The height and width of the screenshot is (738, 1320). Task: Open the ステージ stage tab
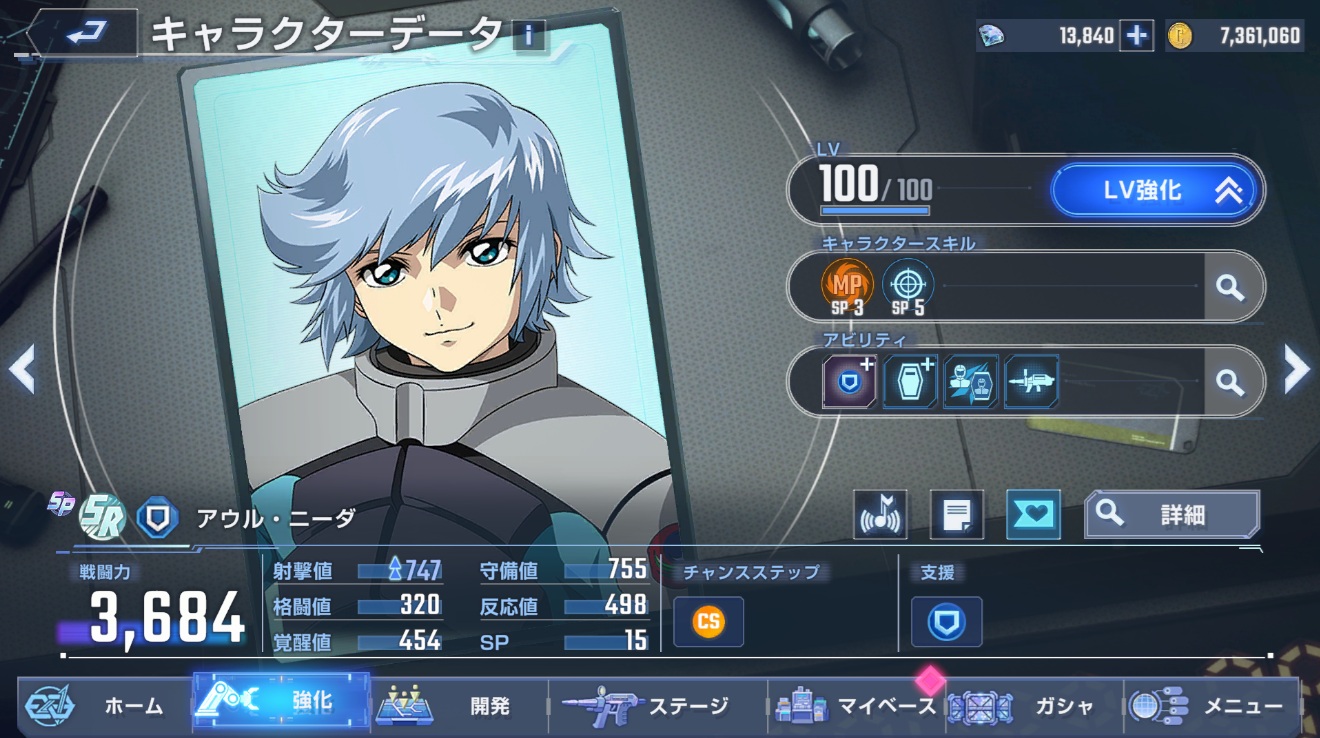[658, 706]
